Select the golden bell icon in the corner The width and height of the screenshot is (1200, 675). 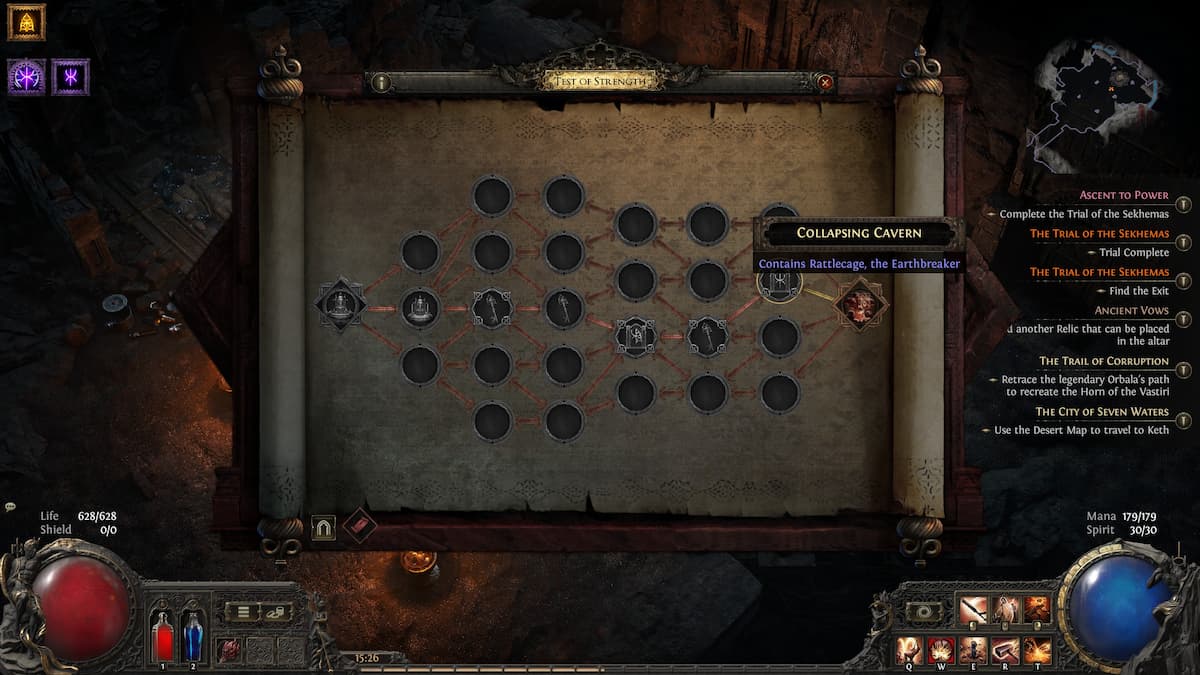click(x=27, y=22)
